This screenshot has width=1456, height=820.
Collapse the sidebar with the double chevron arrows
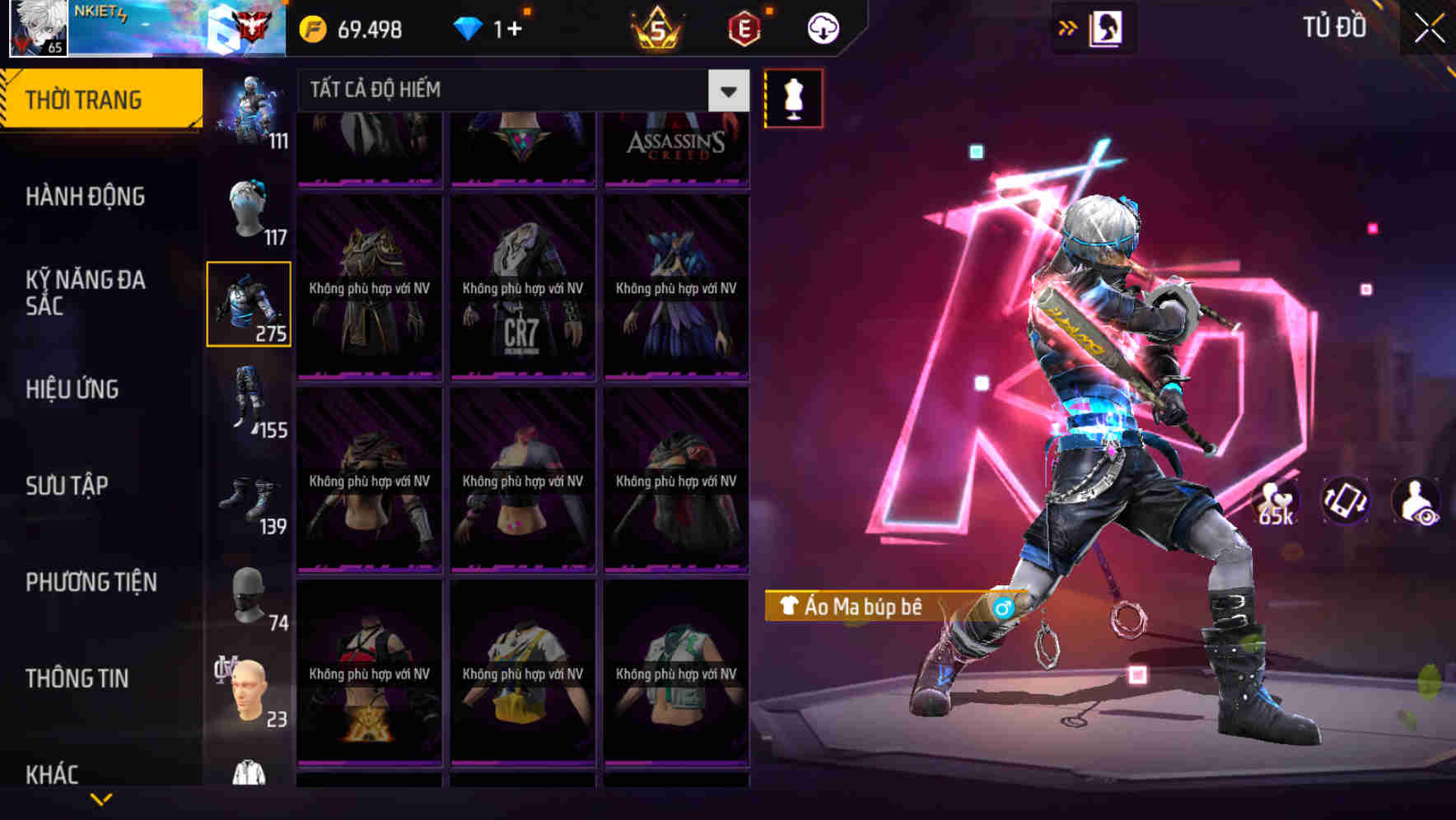click(1066, 27)
